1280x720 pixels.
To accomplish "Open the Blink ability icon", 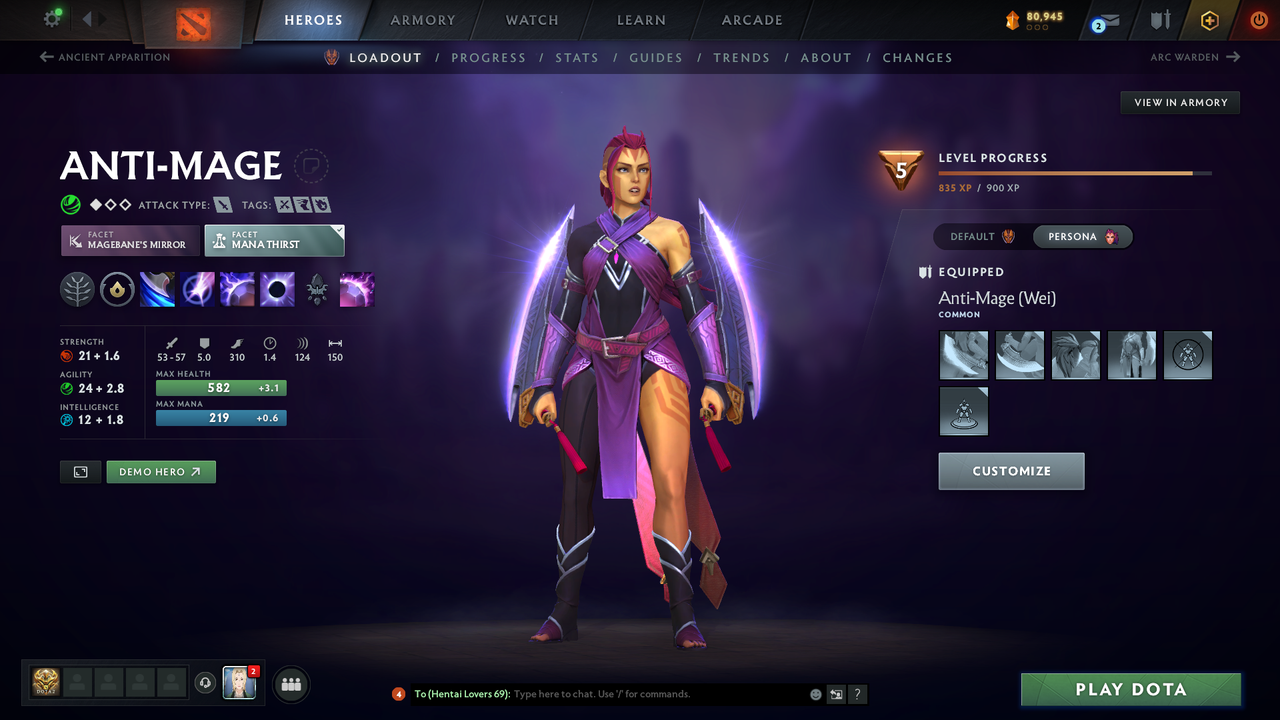I will (x=197, y=289).
